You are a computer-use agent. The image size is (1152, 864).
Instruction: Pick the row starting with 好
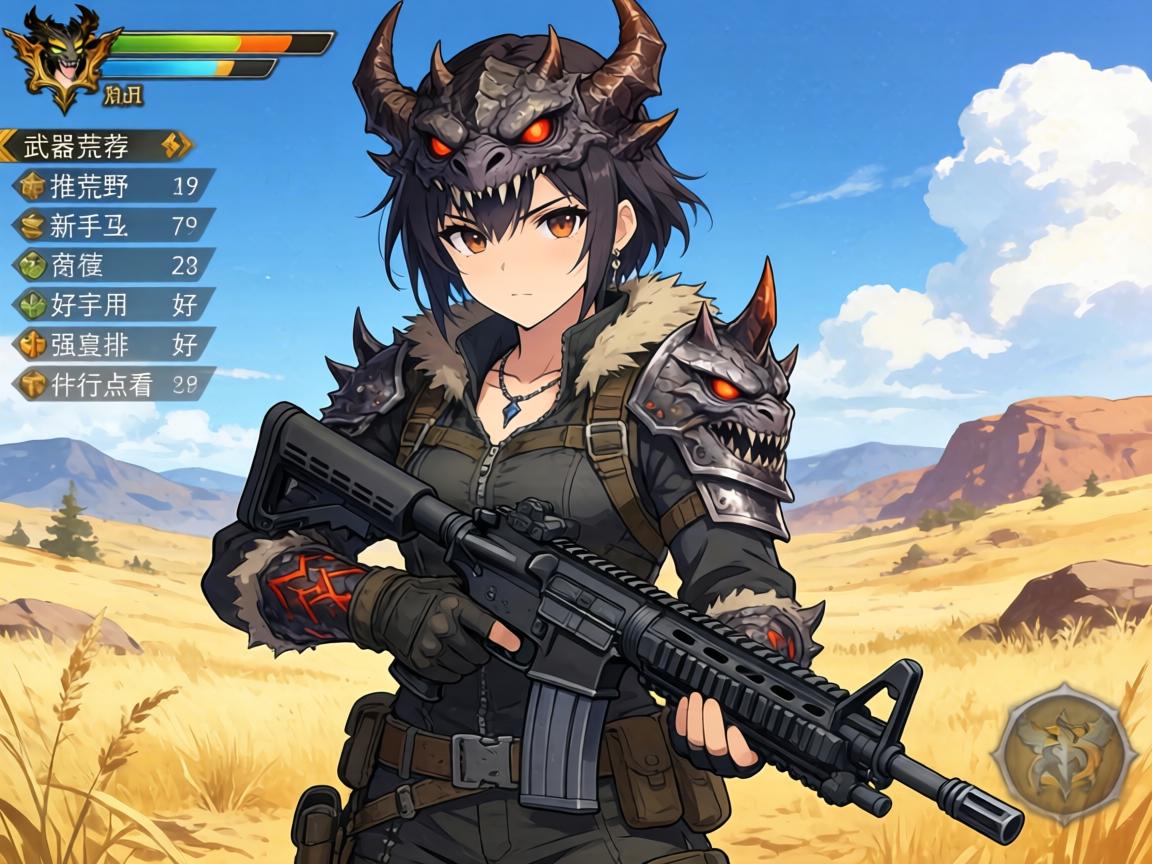click(x=112, y=304)
